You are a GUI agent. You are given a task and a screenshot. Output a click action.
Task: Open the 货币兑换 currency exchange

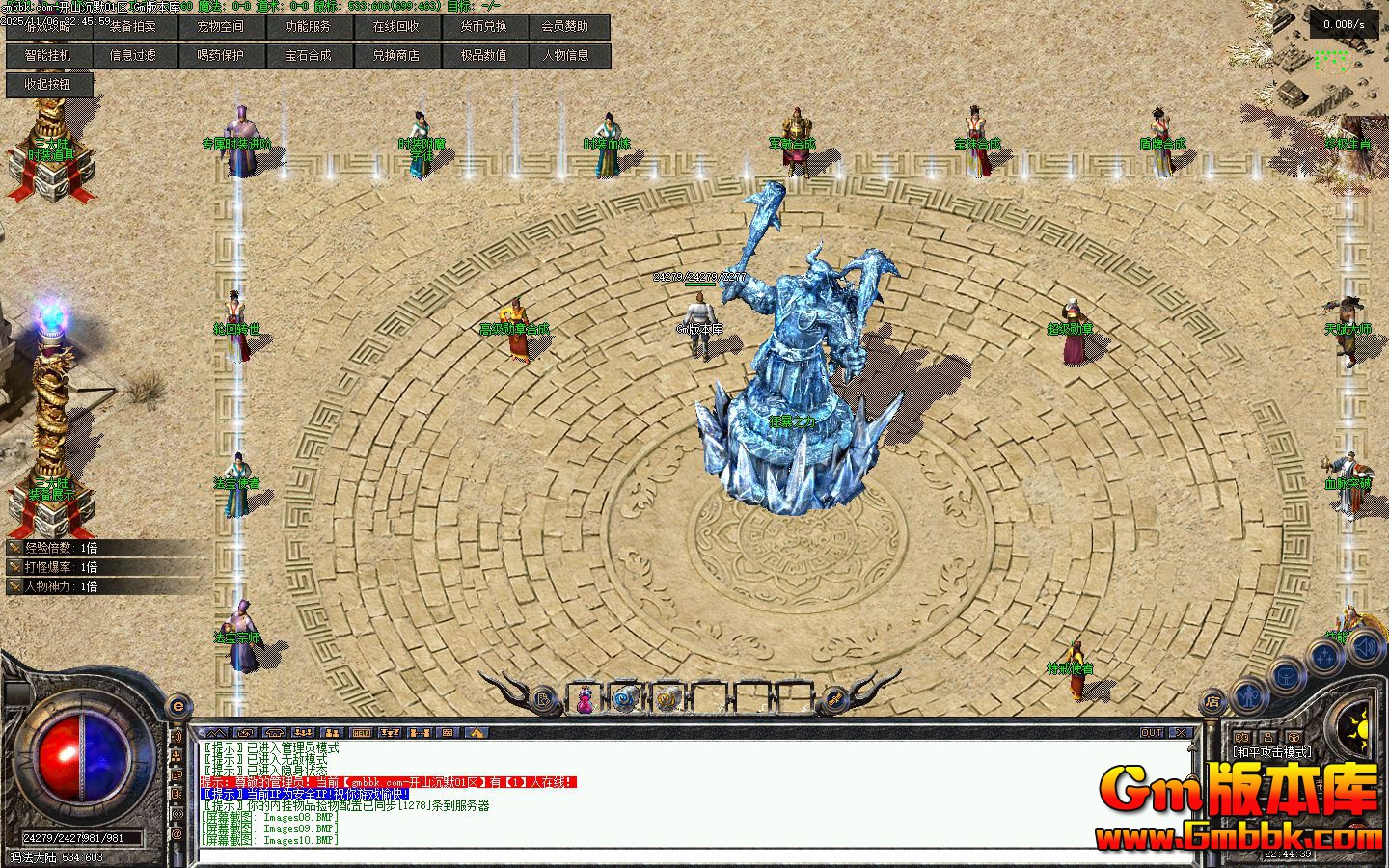484,27
